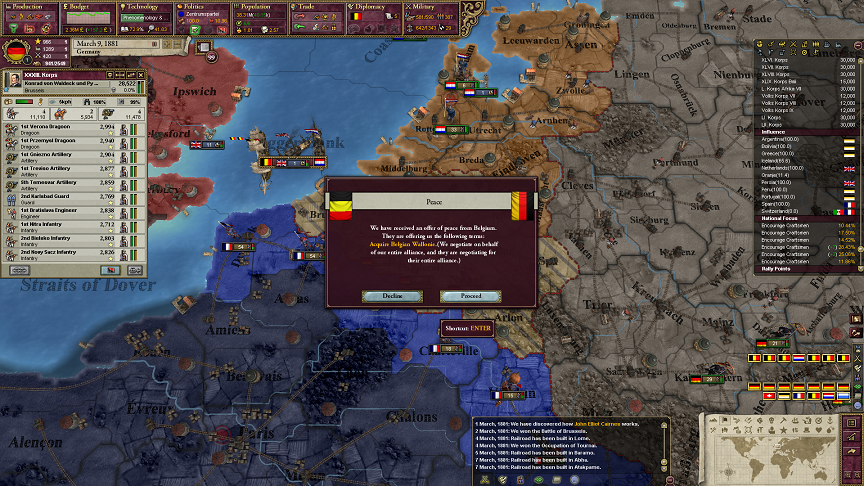Open the Production tab
Viewport: 864px width, 486px height.
click(x=28, y=5)
